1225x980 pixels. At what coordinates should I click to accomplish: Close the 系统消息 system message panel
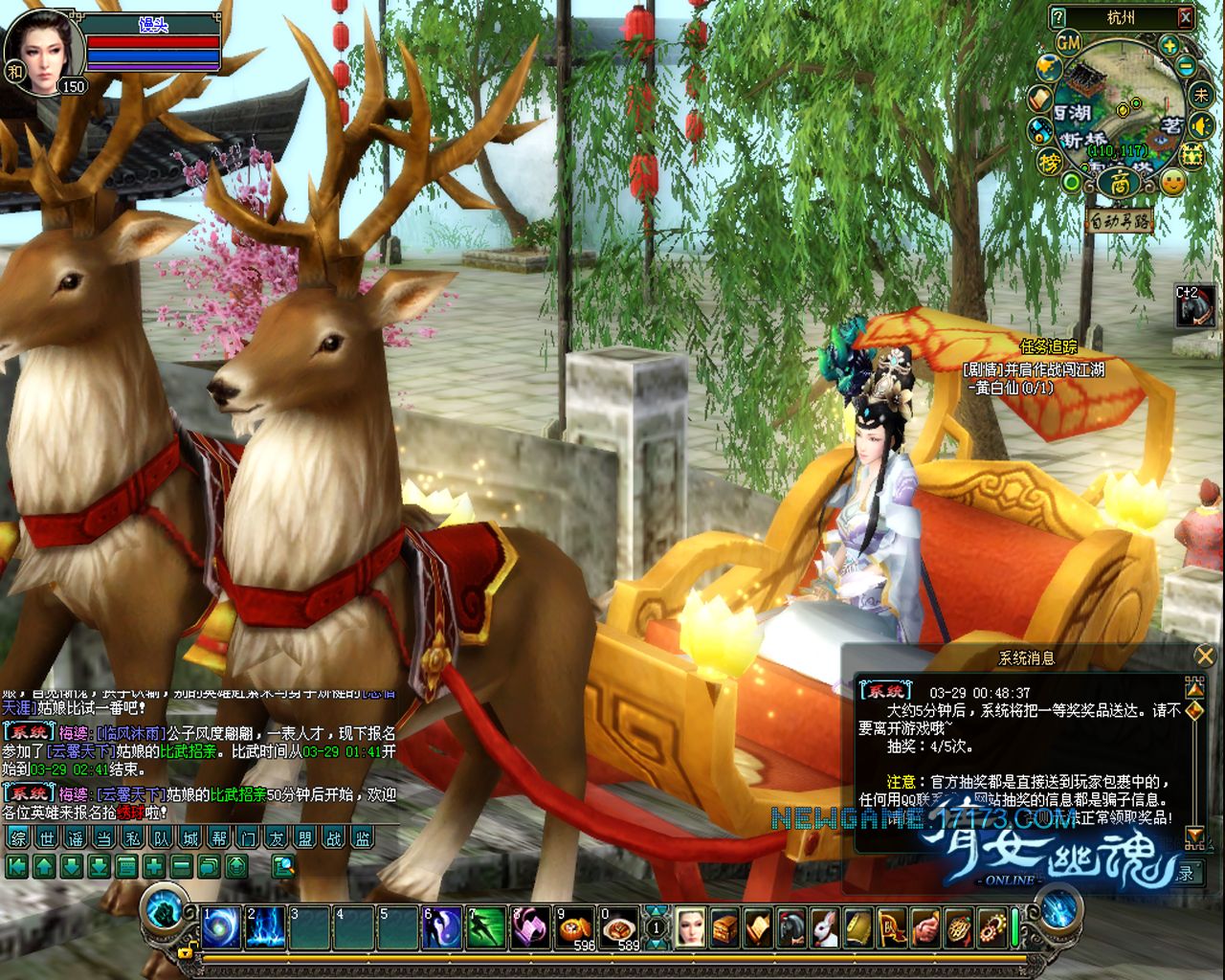click(x=1204, y=656)
